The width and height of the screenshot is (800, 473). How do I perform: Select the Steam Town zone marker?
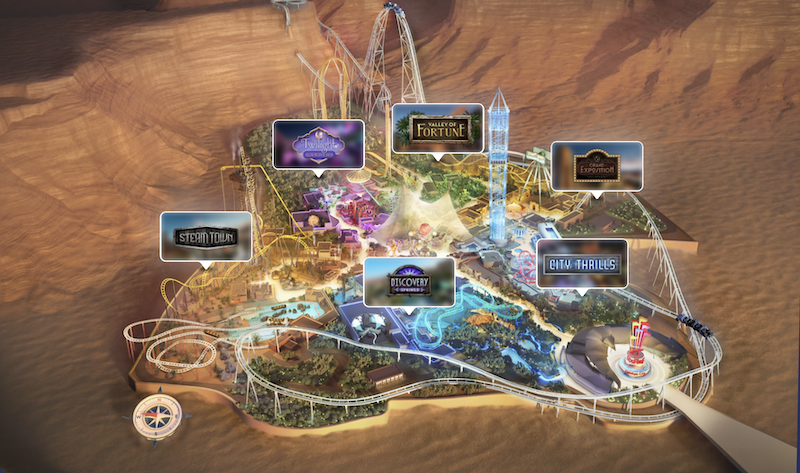[206, 237]
